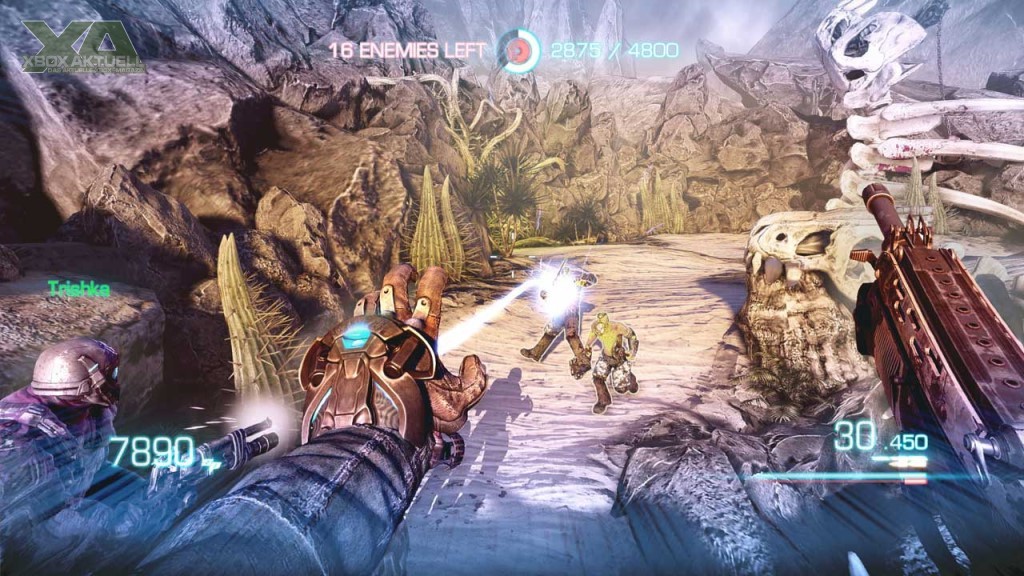Select the Trishka teammate name tag

[78, 288]
